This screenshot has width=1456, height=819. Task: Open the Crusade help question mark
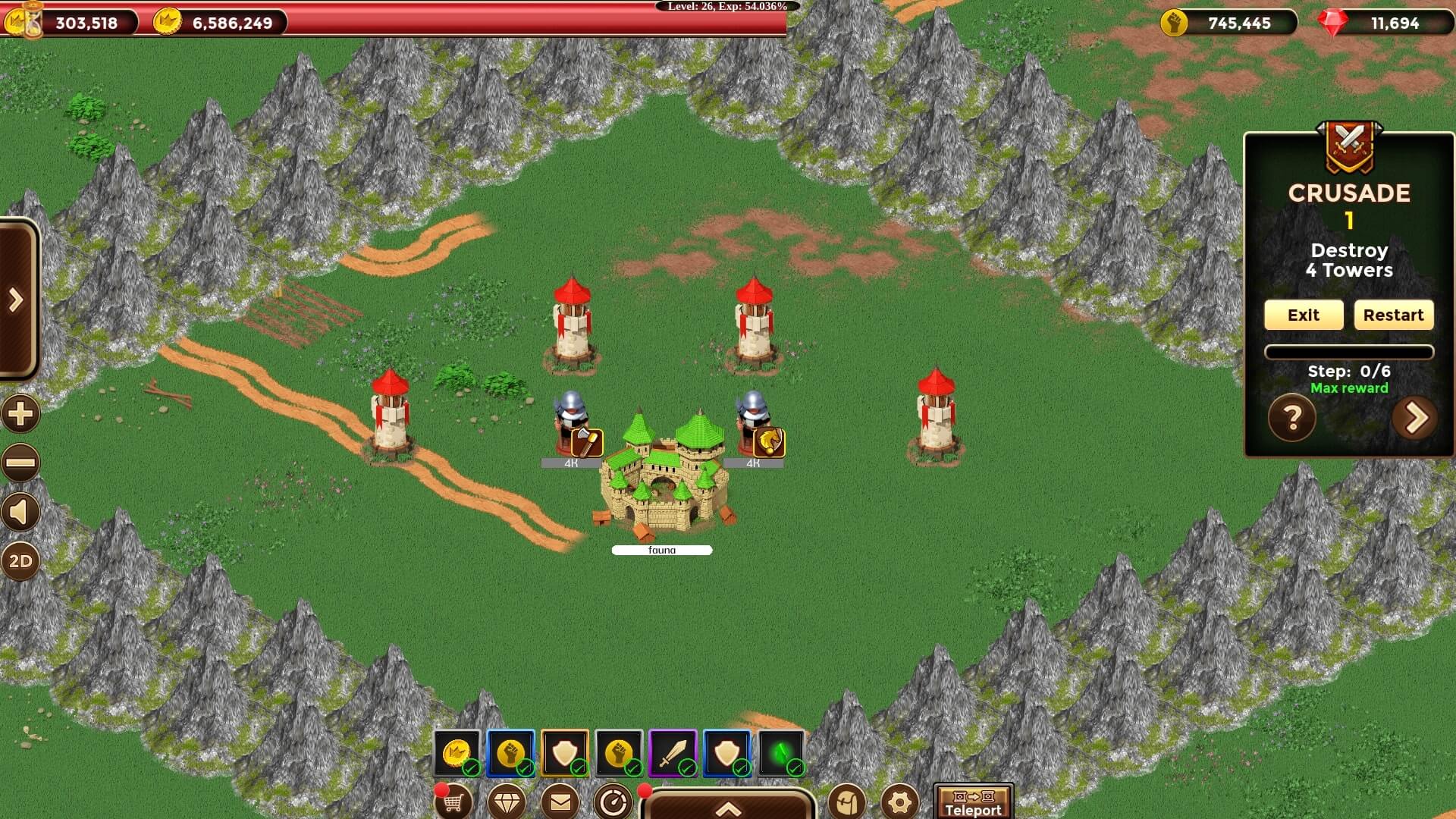coord(1292,418)
